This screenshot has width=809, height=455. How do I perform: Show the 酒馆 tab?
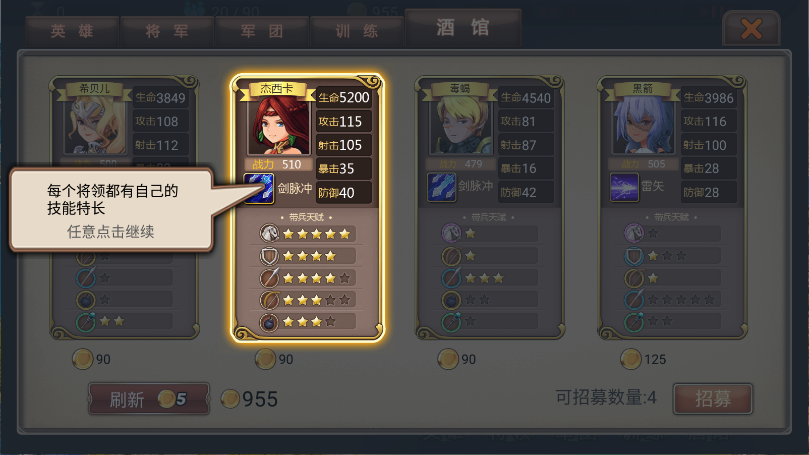tap(463, 27)
